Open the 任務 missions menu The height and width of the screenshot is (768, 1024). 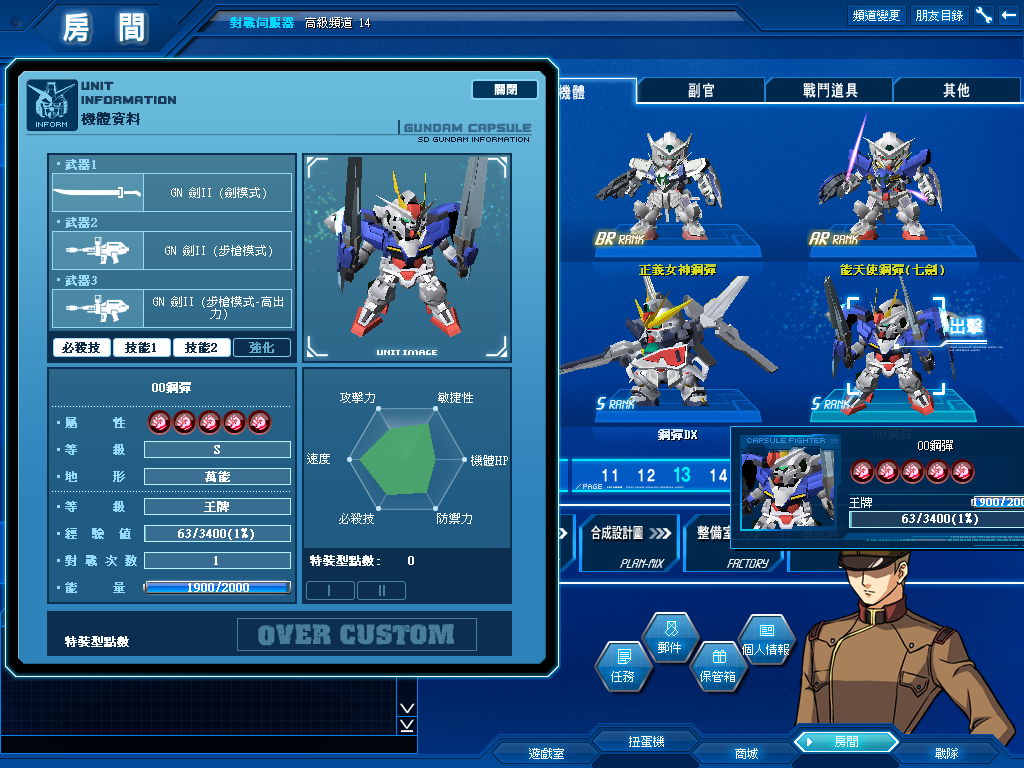pyautogui.click(x=622, y=666)
